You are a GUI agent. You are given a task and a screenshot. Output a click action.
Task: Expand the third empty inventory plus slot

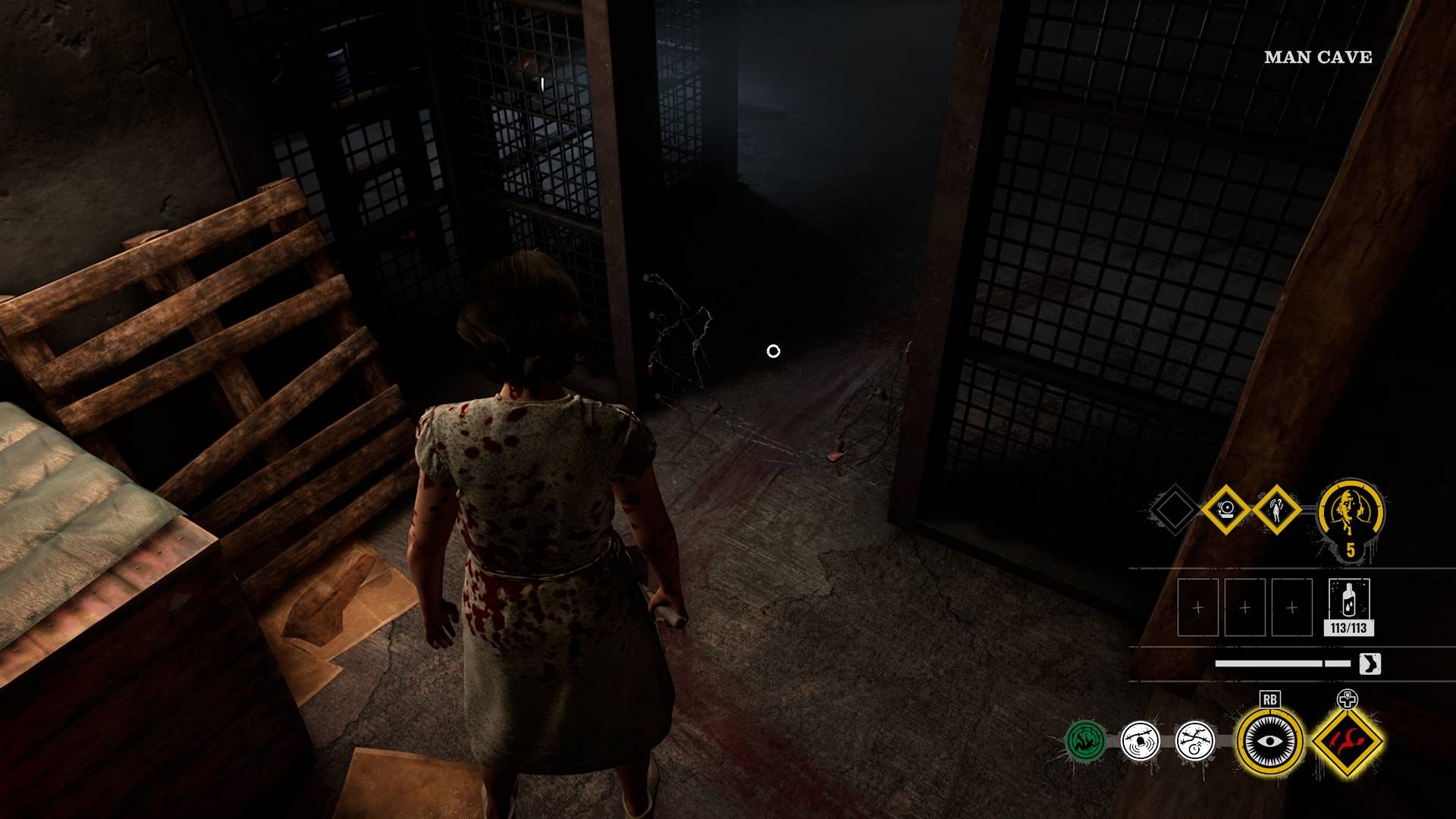click(x=1291, y=607)
